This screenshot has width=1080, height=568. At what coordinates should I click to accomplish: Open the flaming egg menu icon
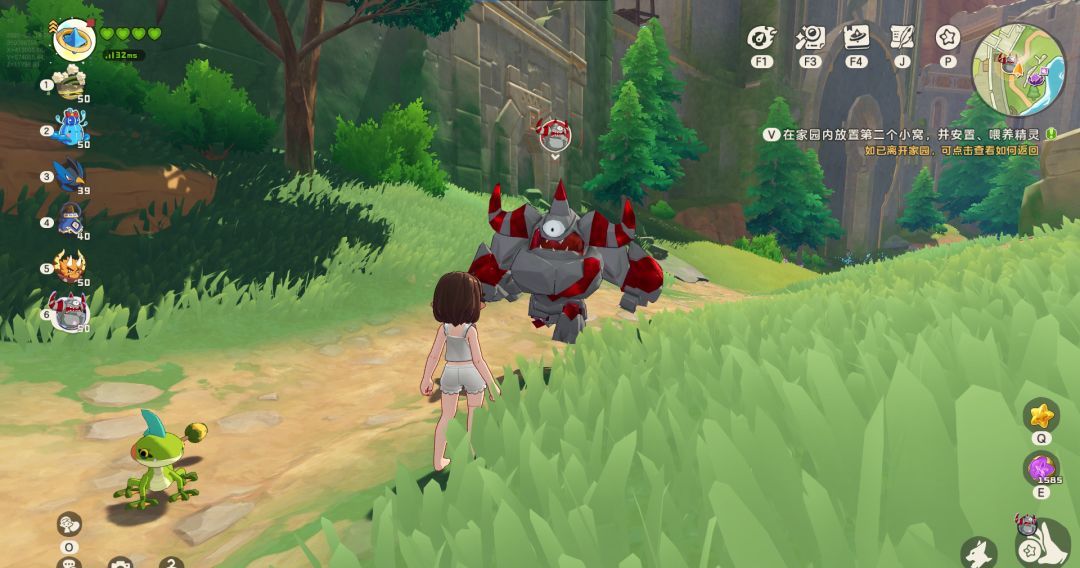[x=762, y=39]
